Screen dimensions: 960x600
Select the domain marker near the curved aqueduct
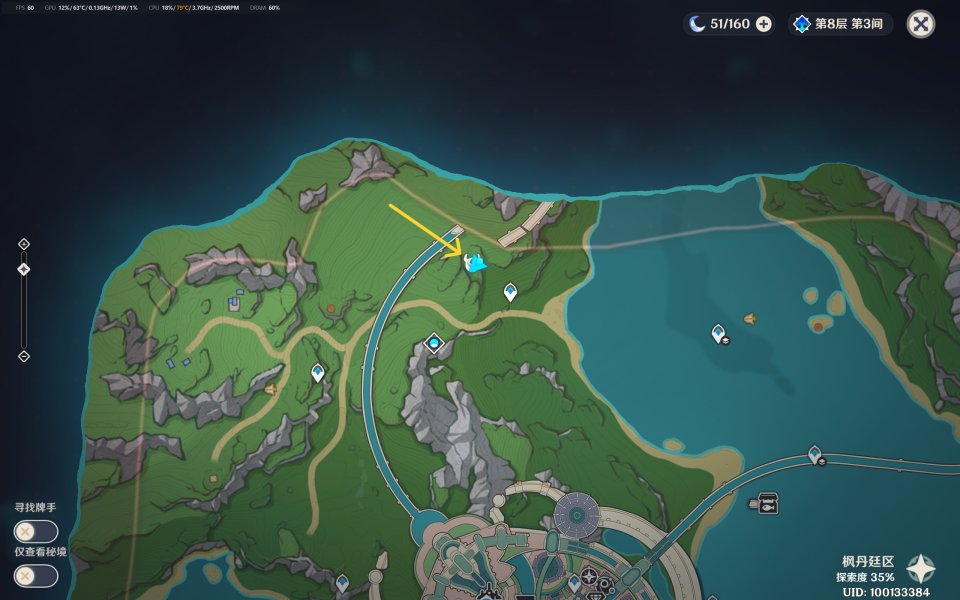coord(434,343)
